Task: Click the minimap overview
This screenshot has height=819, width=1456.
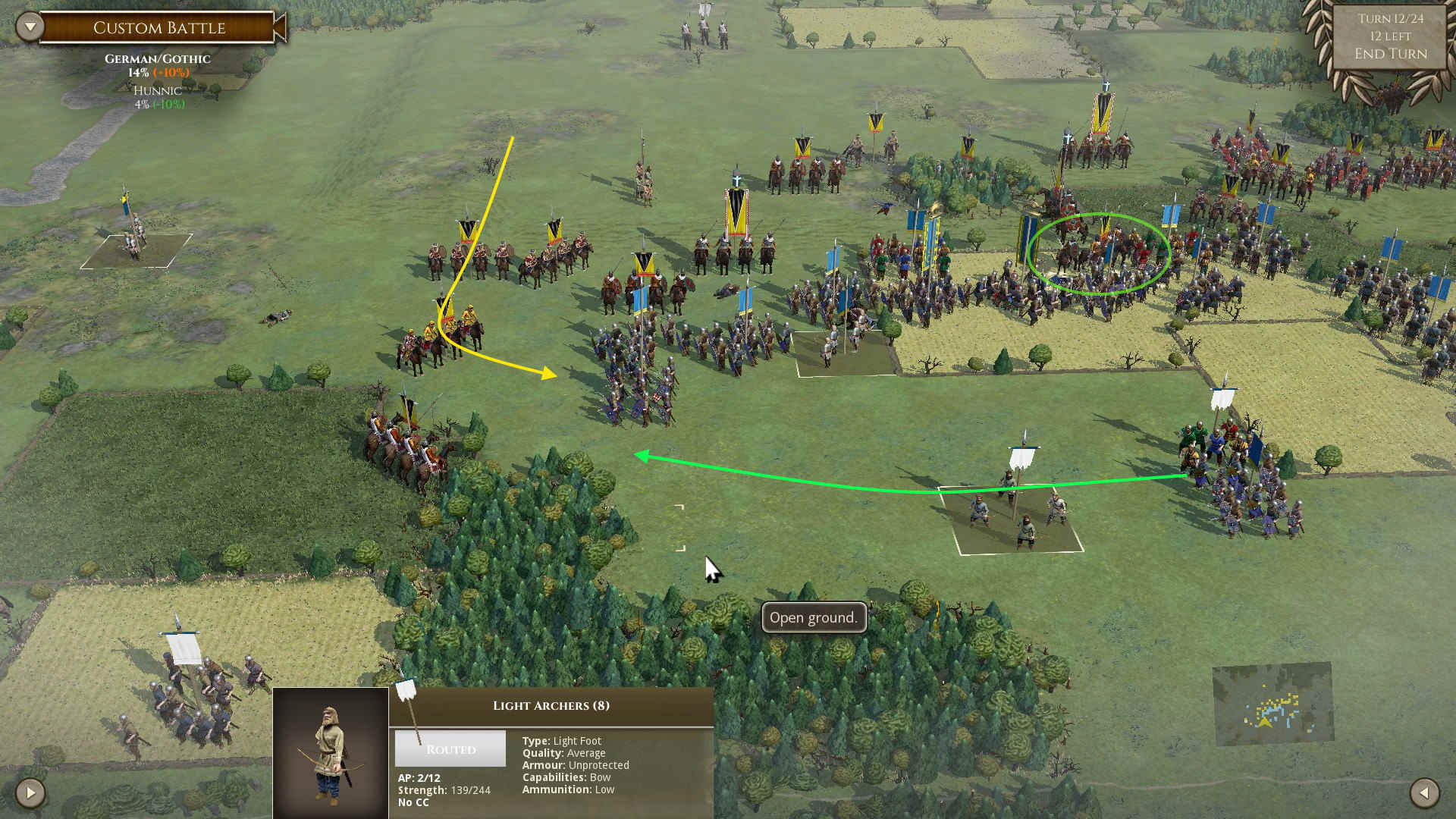Action: (x=1272, y=704)
